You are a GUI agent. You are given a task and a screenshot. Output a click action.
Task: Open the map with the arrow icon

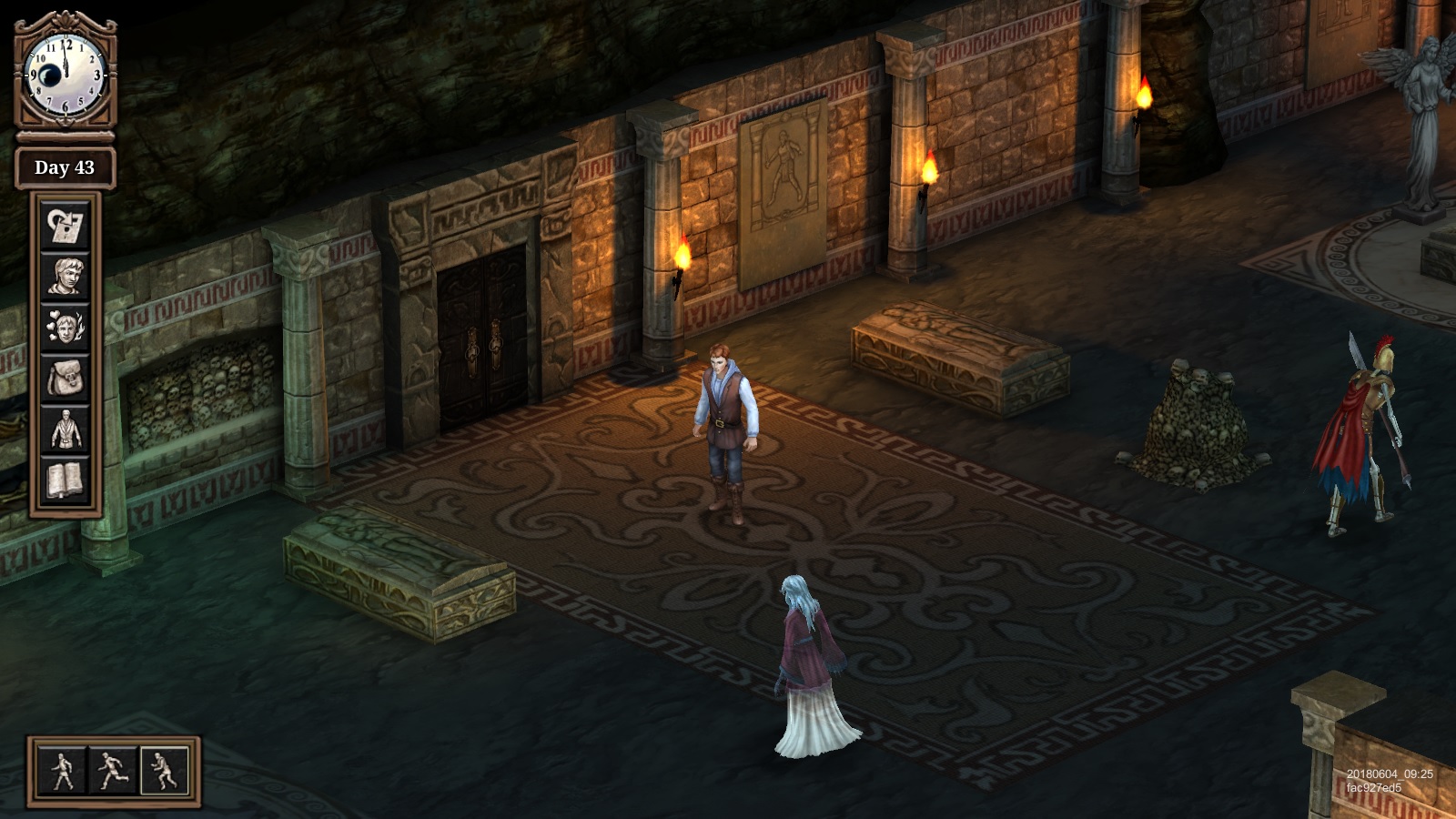pyautogui.click(x=65, y=226)
